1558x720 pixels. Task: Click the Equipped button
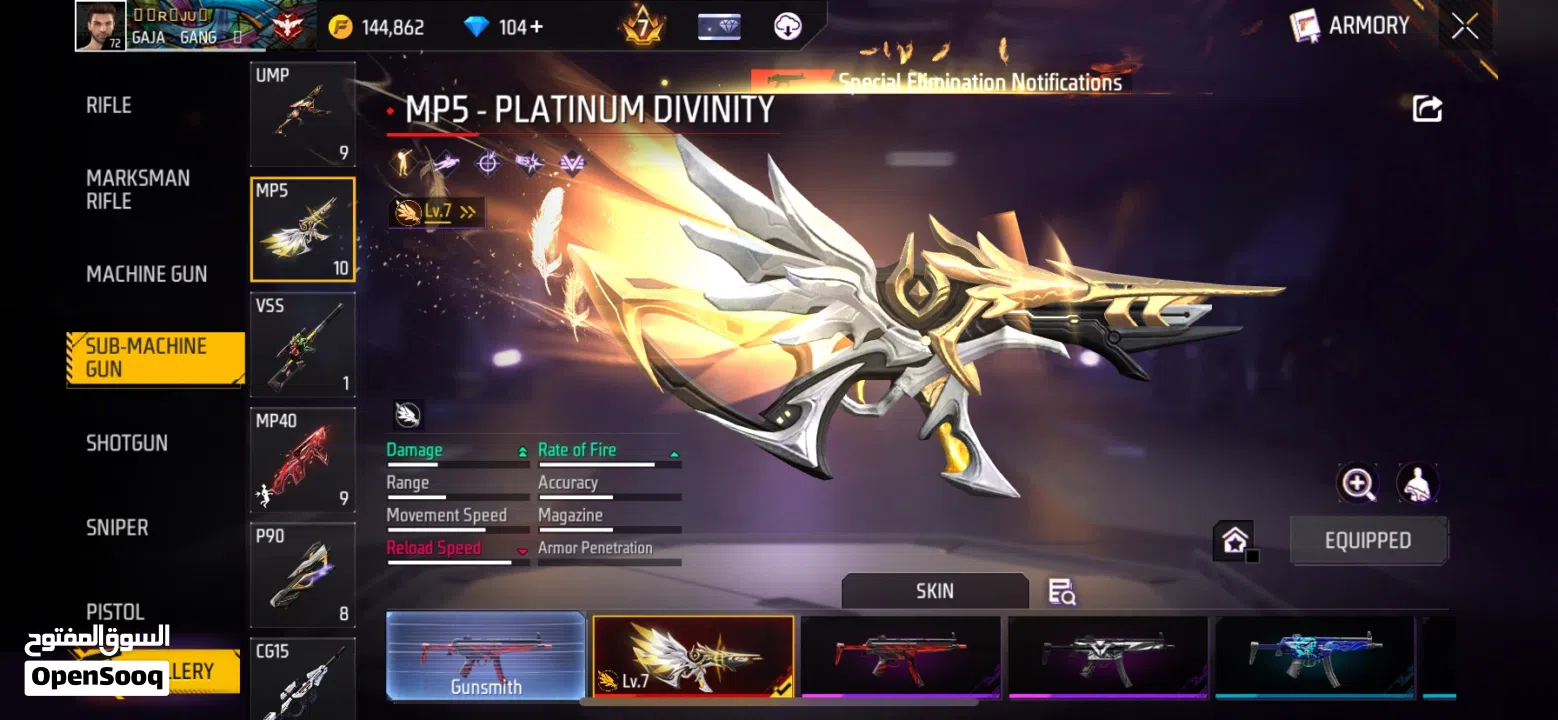[x=1367, y=541]
